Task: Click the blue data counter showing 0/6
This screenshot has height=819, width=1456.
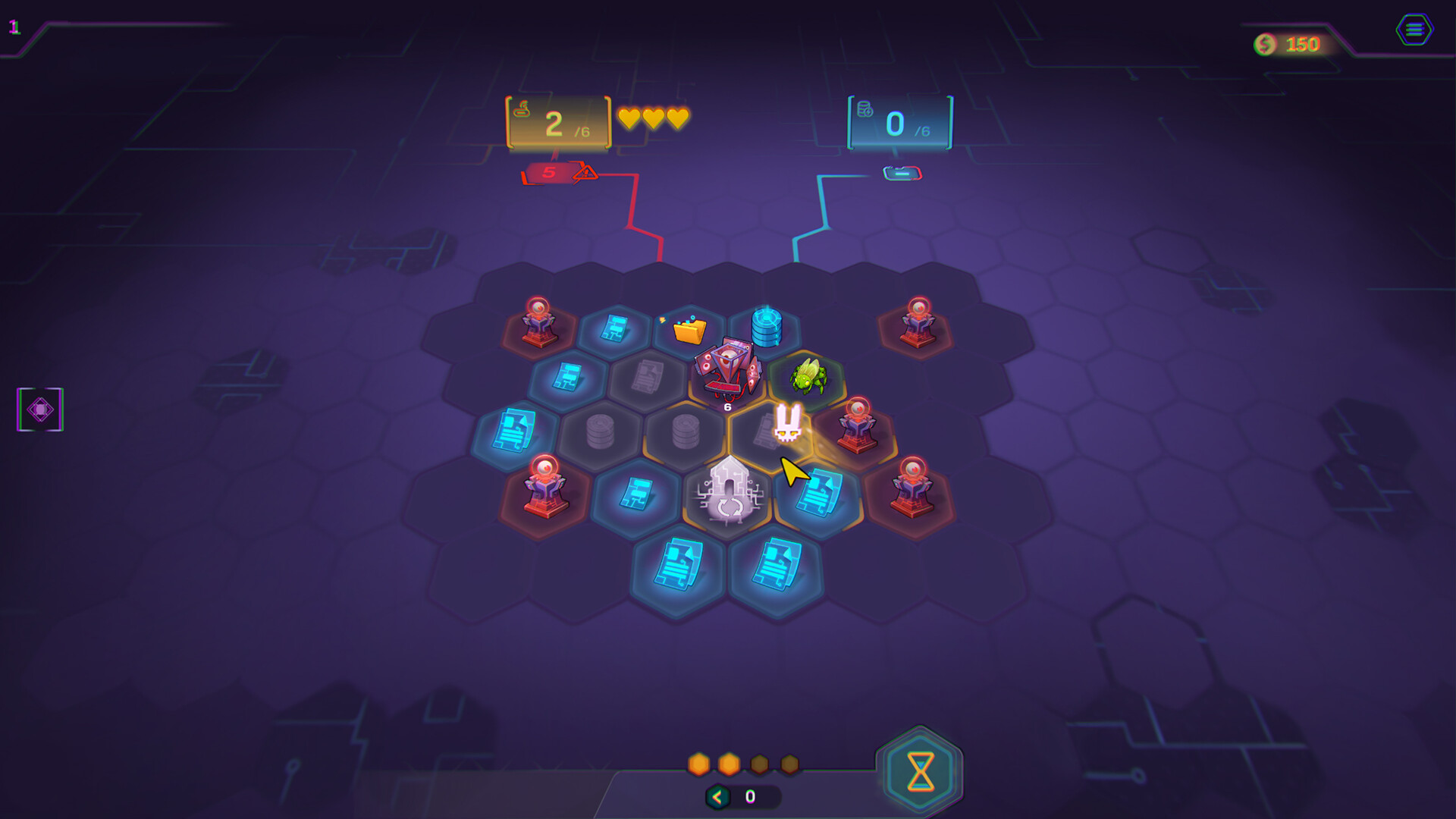Action: coord(898,121)
